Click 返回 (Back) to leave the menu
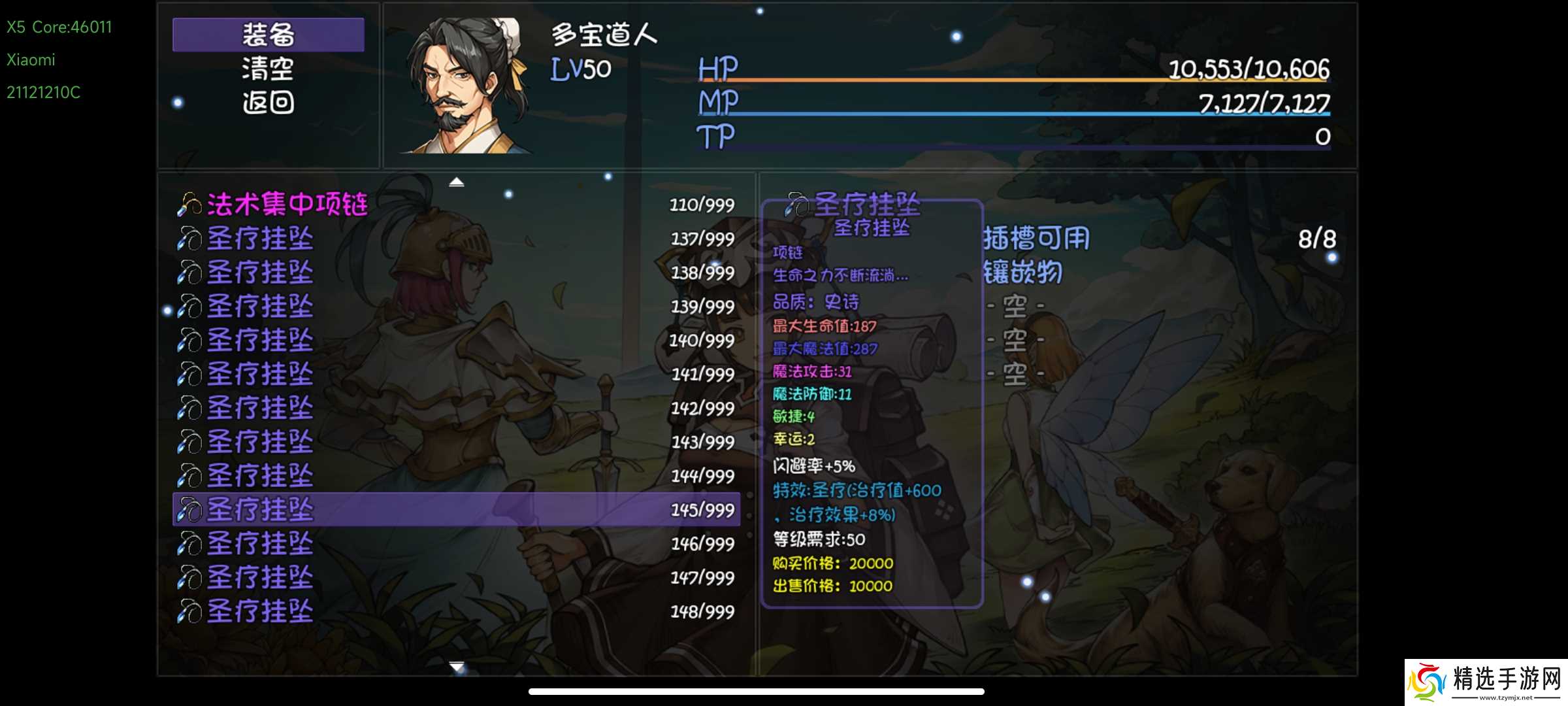The image size is (1568, 706). pos(268,103)
